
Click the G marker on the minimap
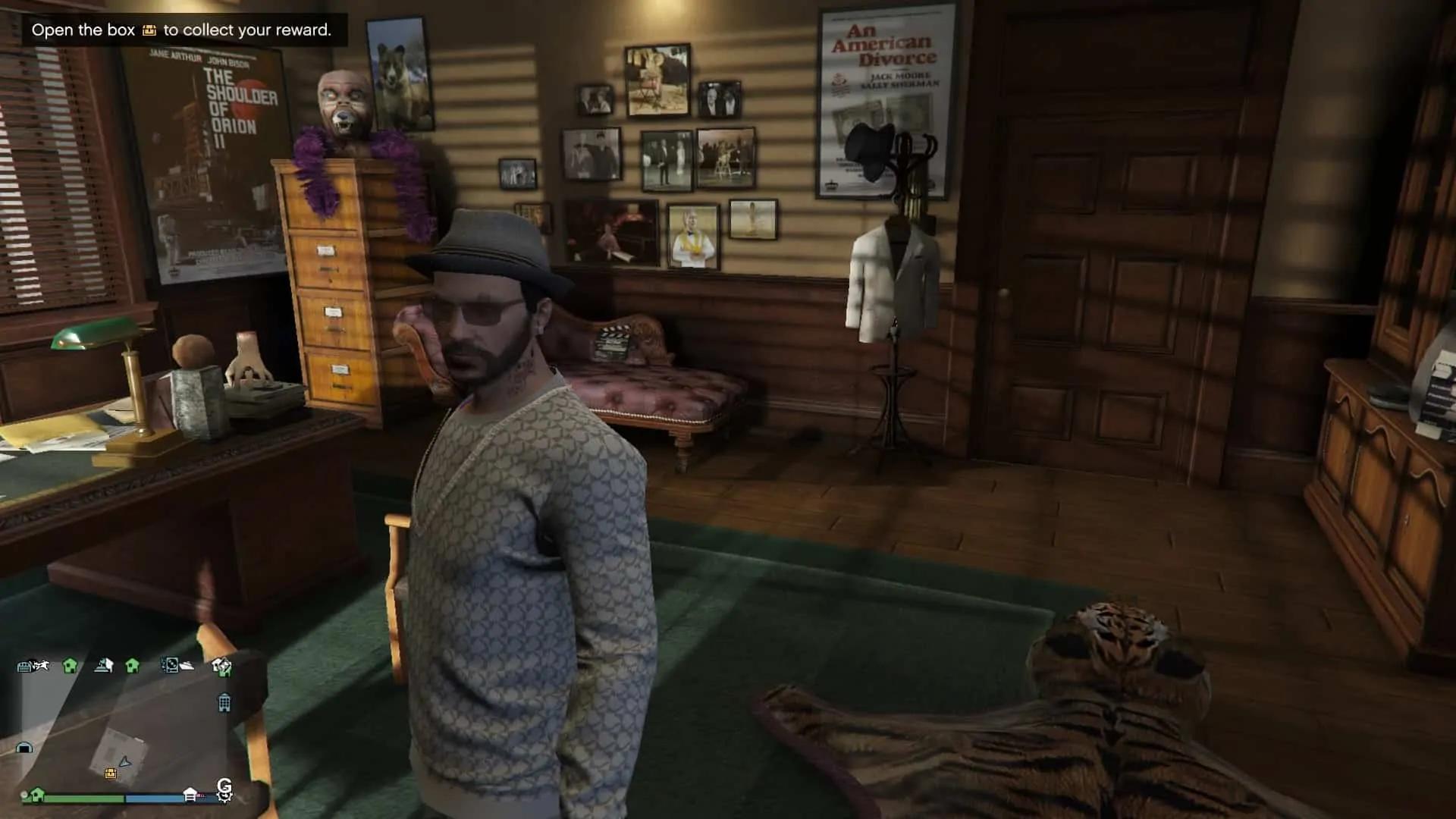[x=224, y=786]
